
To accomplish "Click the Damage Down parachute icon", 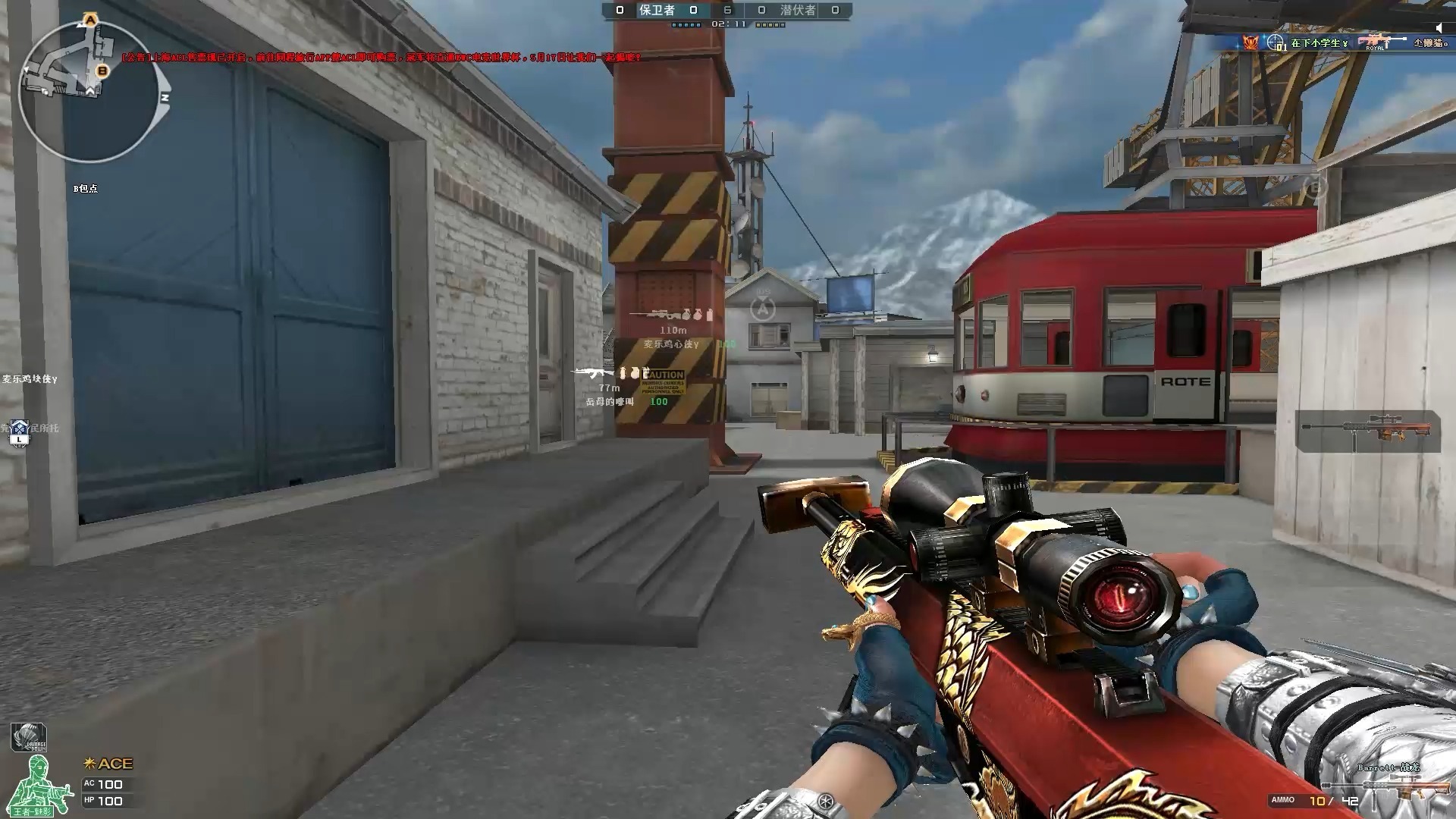I will (29, 737).
